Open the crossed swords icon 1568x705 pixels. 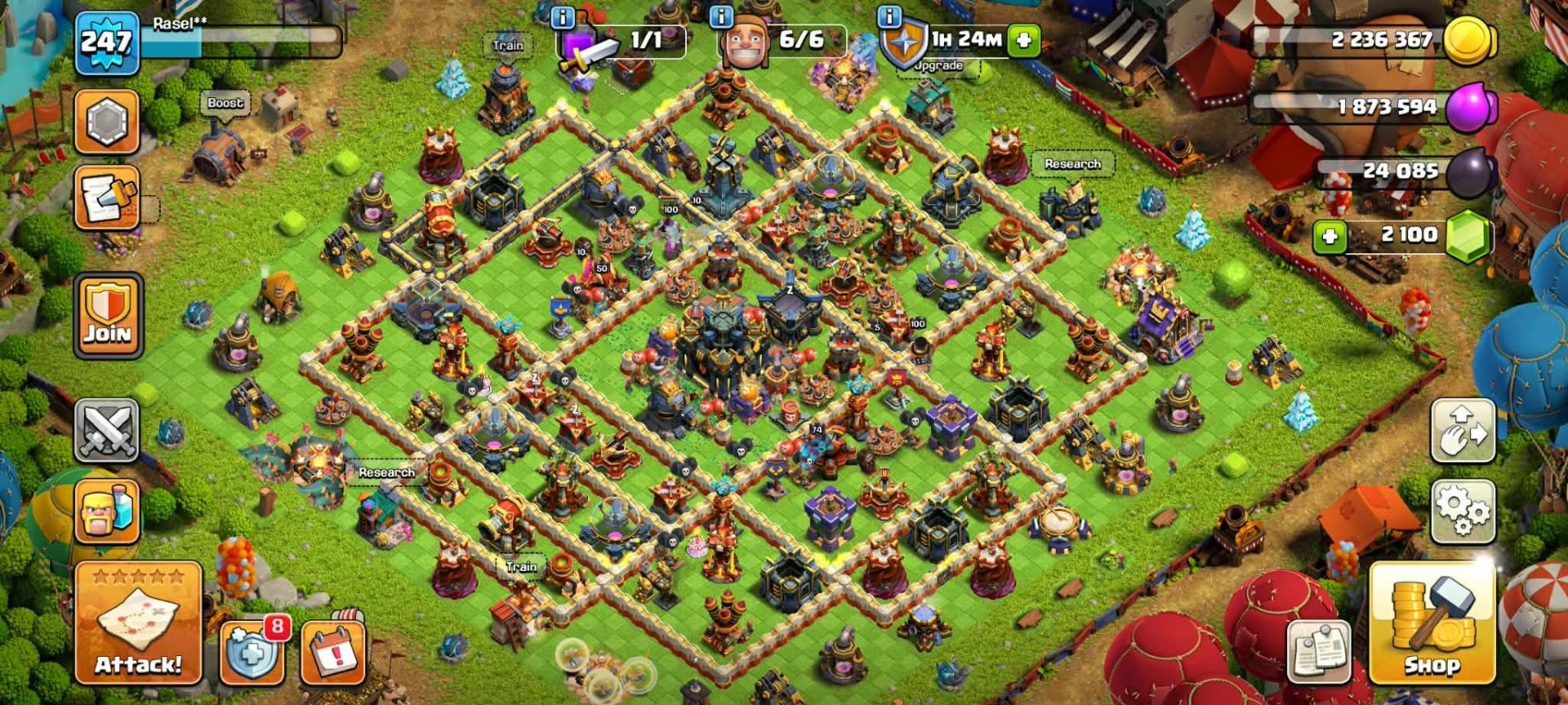(107, 430)
